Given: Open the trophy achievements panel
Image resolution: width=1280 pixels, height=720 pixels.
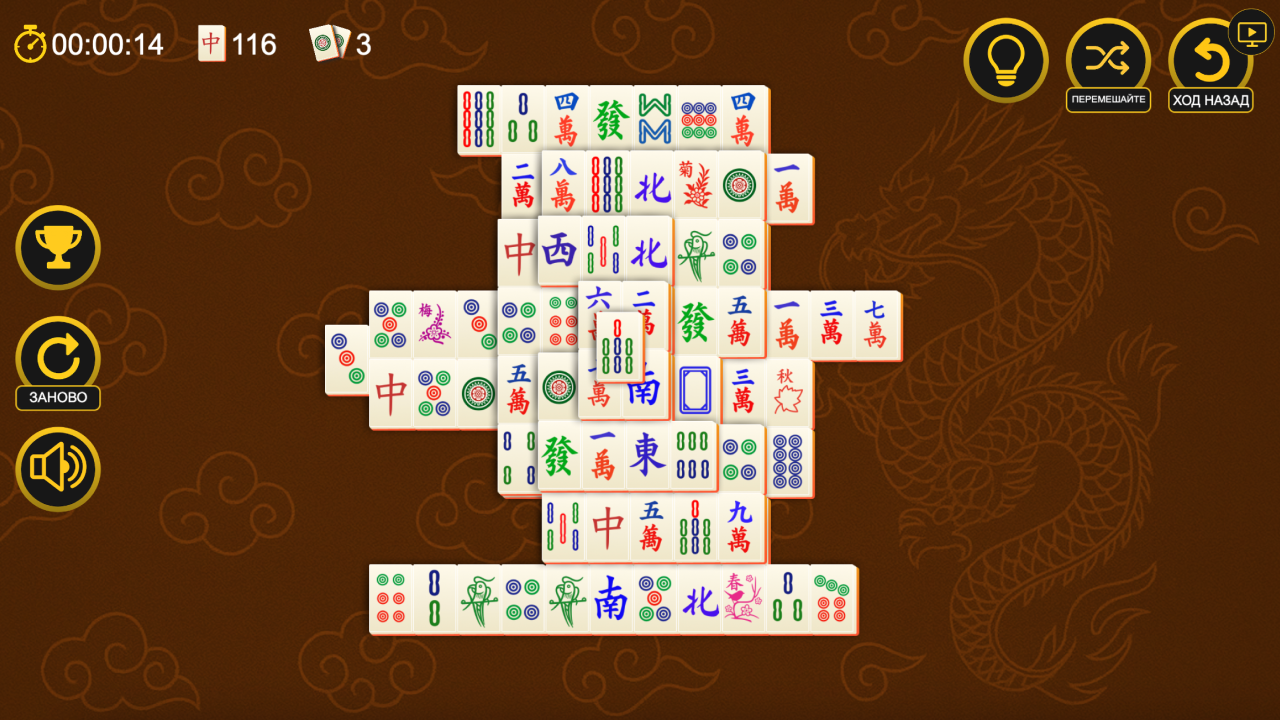Looking at the screenshot, I should point(57,247).
